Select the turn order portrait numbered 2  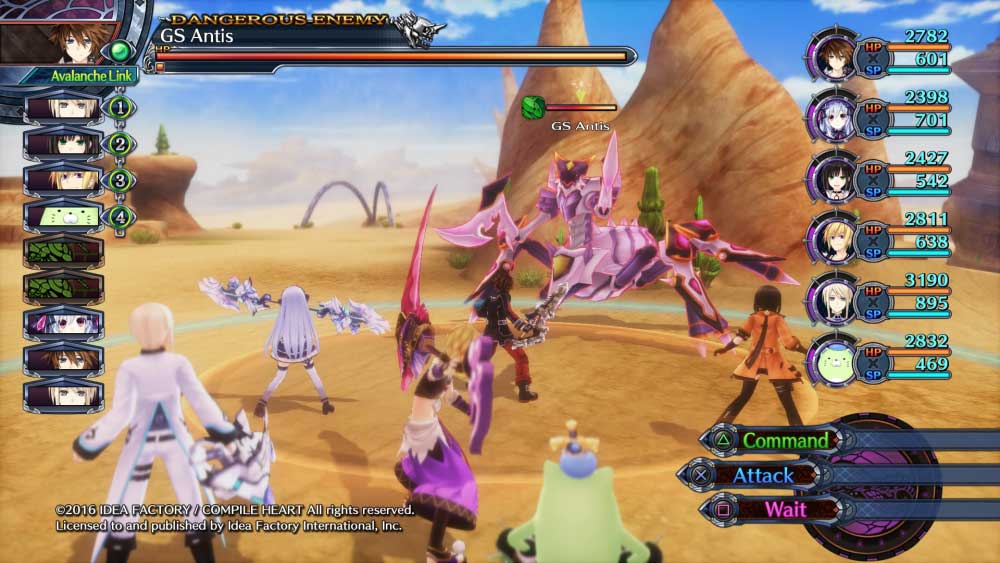click(x=63, y=144)
